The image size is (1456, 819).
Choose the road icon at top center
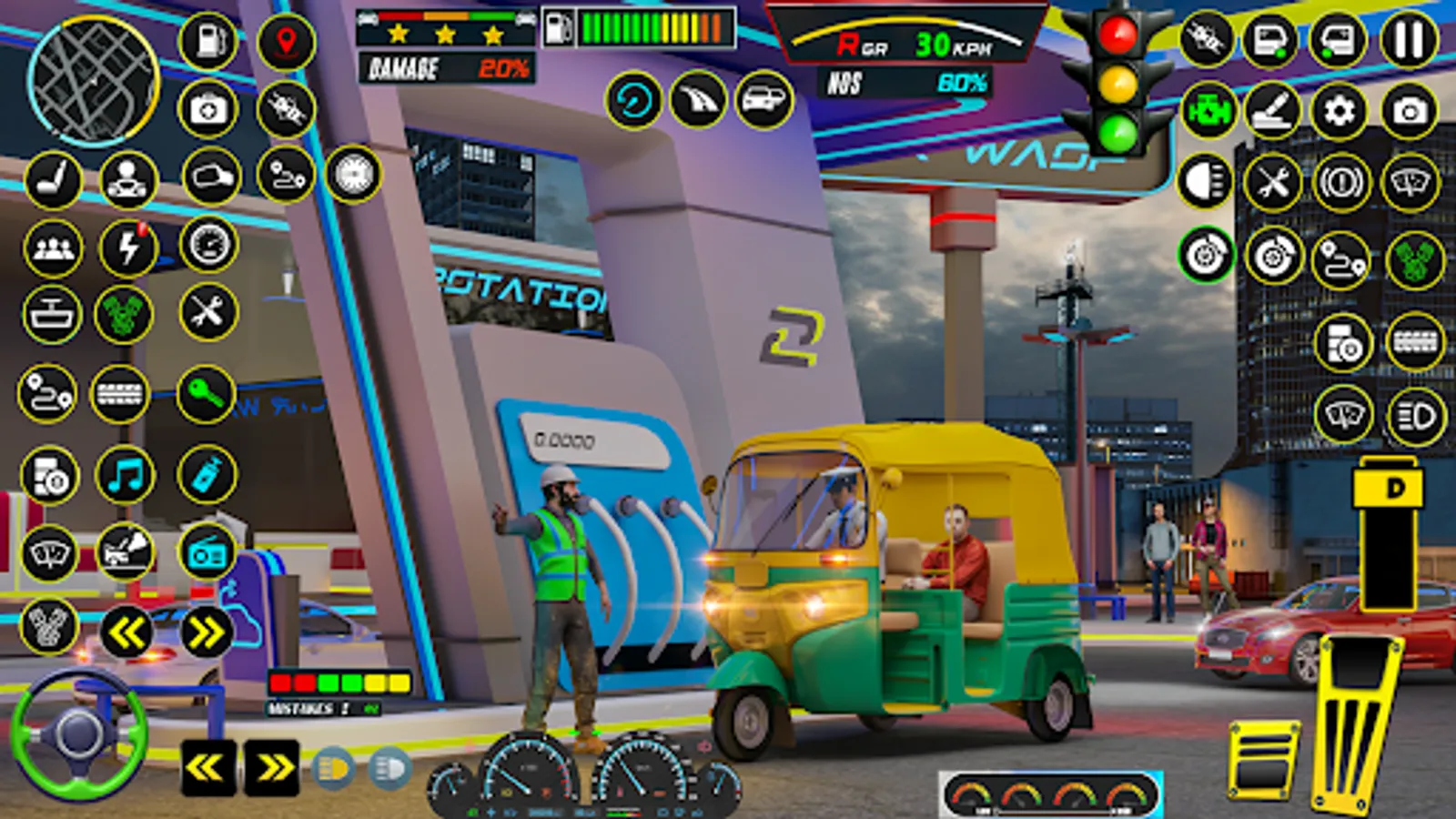pos(699,100)
